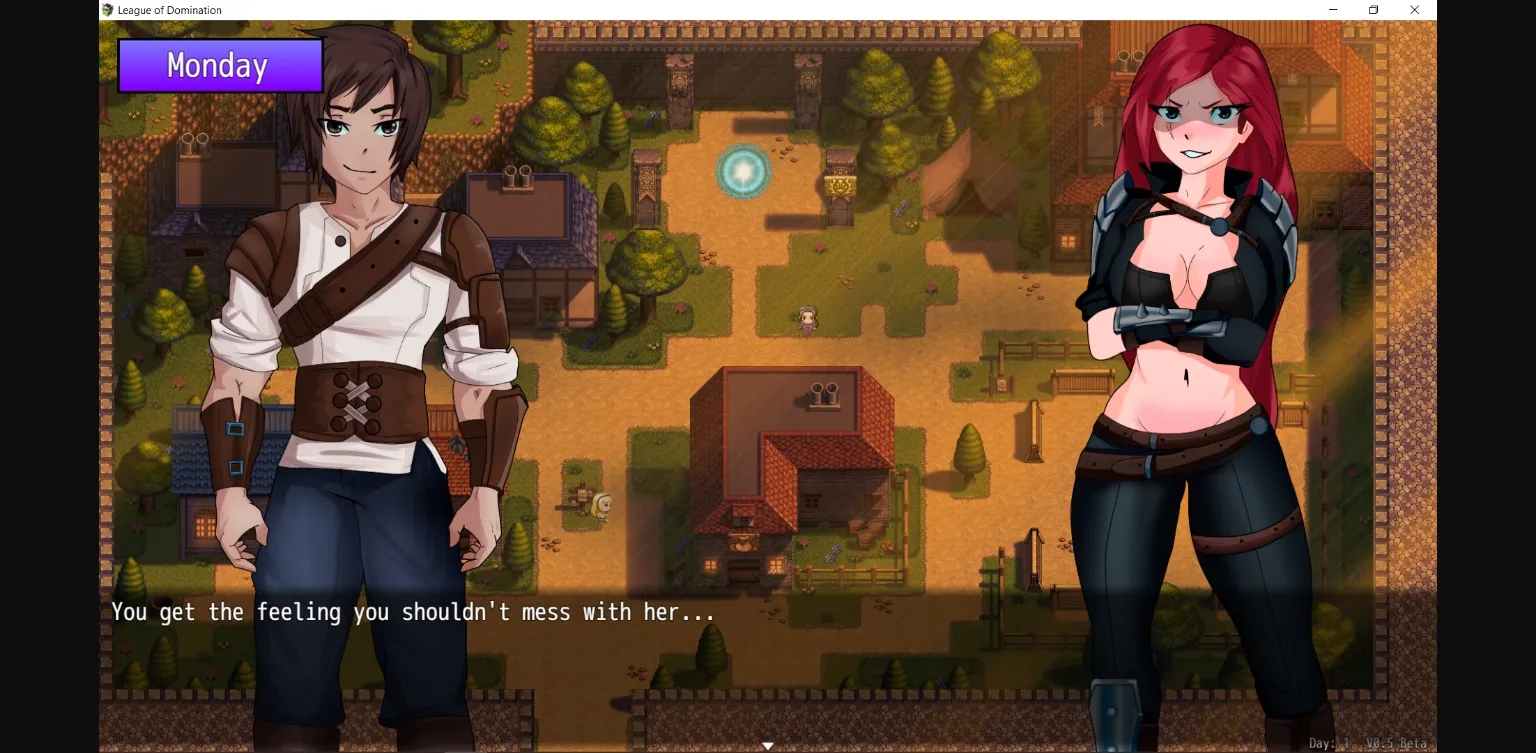Click the chimney stacks on the house roof
The image size is (1536, 753).
(x=825, y=393)
